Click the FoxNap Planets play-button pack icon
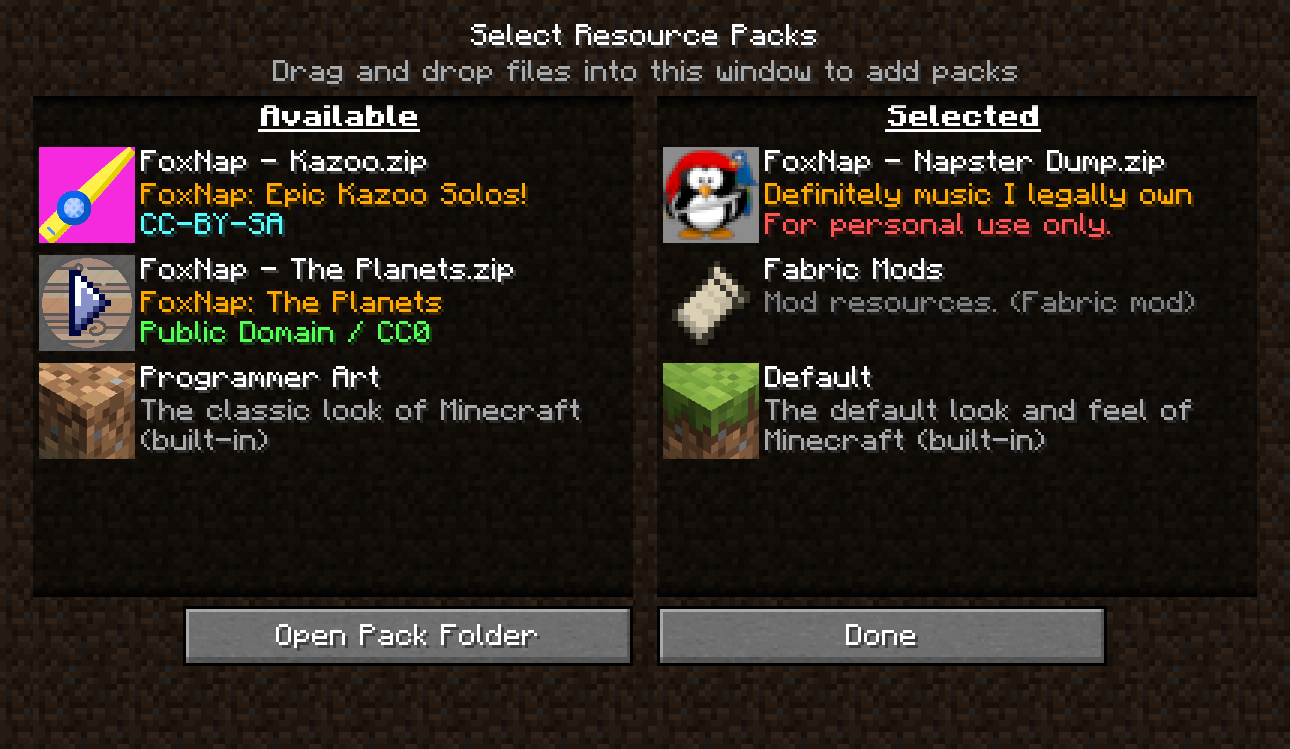 tap(86, 303)
